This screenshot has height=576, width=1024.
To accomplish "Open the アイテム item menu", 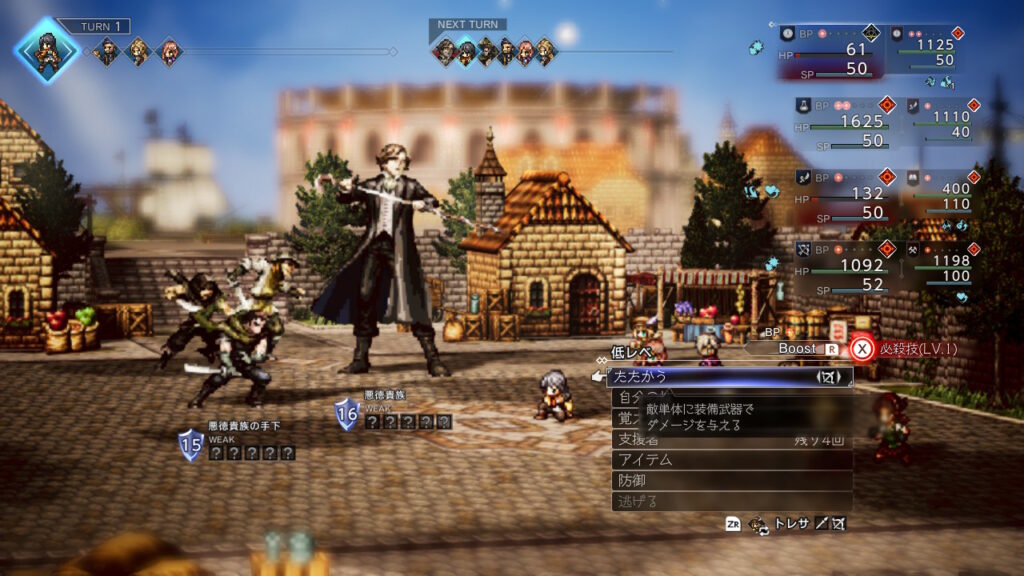I will pos(731,460).
